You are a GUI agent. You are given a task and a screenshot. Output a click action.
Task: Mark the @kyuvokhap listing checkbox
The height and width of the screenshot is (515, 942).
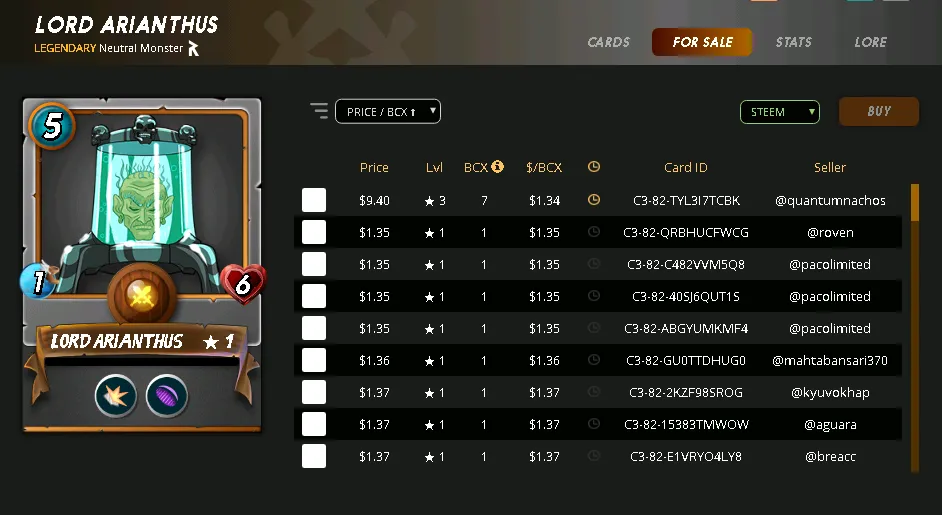314,392
